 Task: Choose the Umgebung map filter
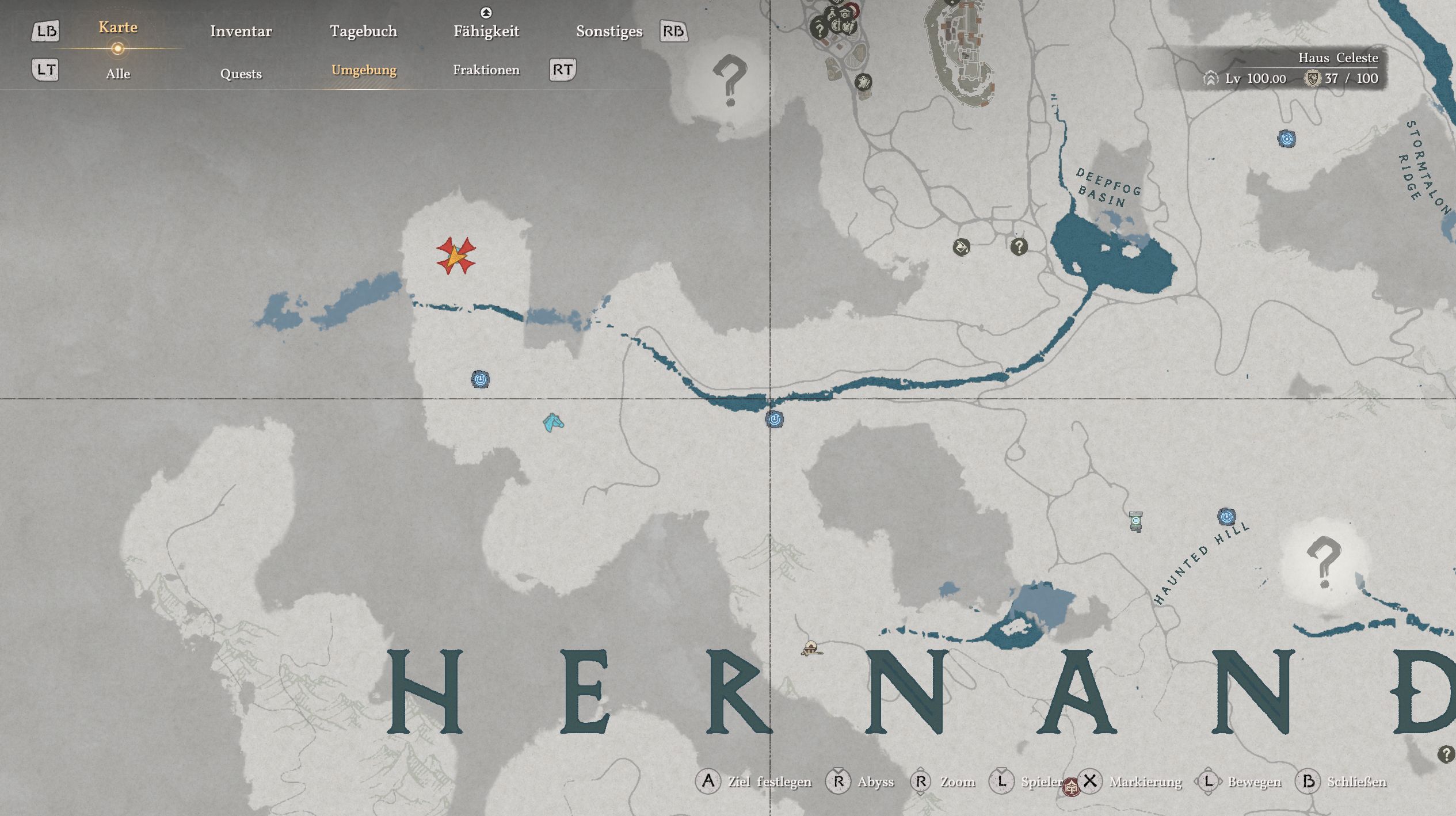tap(364, 70)
